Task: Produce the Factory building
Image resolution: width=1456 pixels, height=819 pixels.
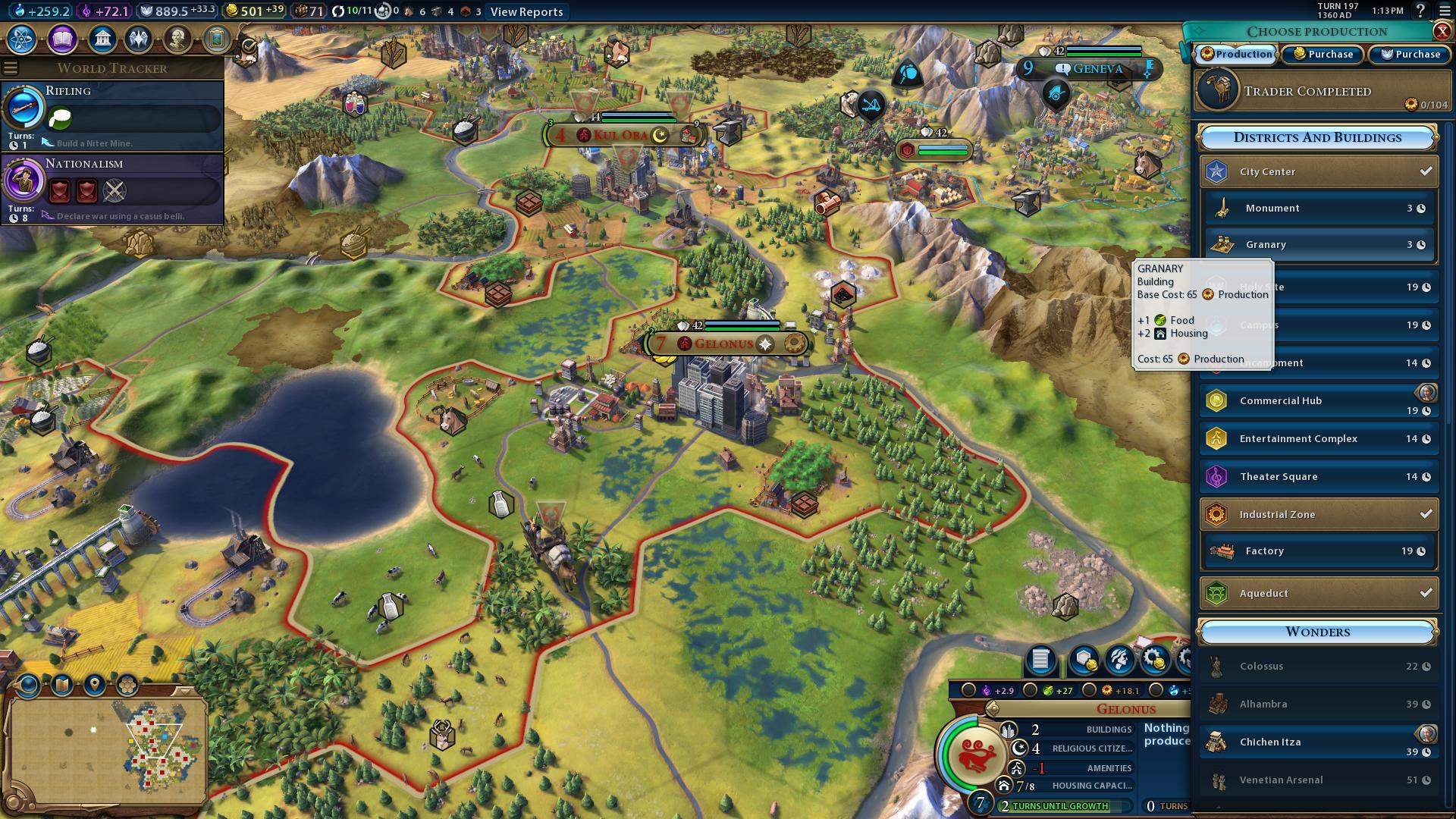Action: point(1319,551)
